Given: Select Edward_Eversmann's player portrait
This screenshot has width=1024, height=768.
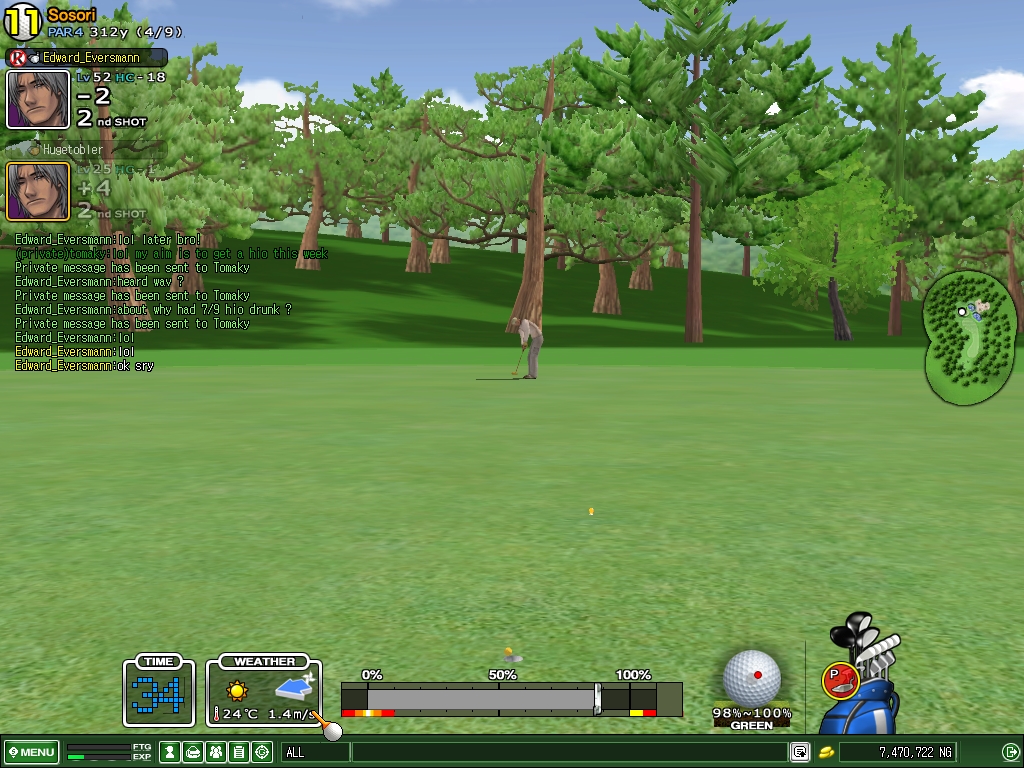Looking at the screenshot, I should tap(38, 99).
